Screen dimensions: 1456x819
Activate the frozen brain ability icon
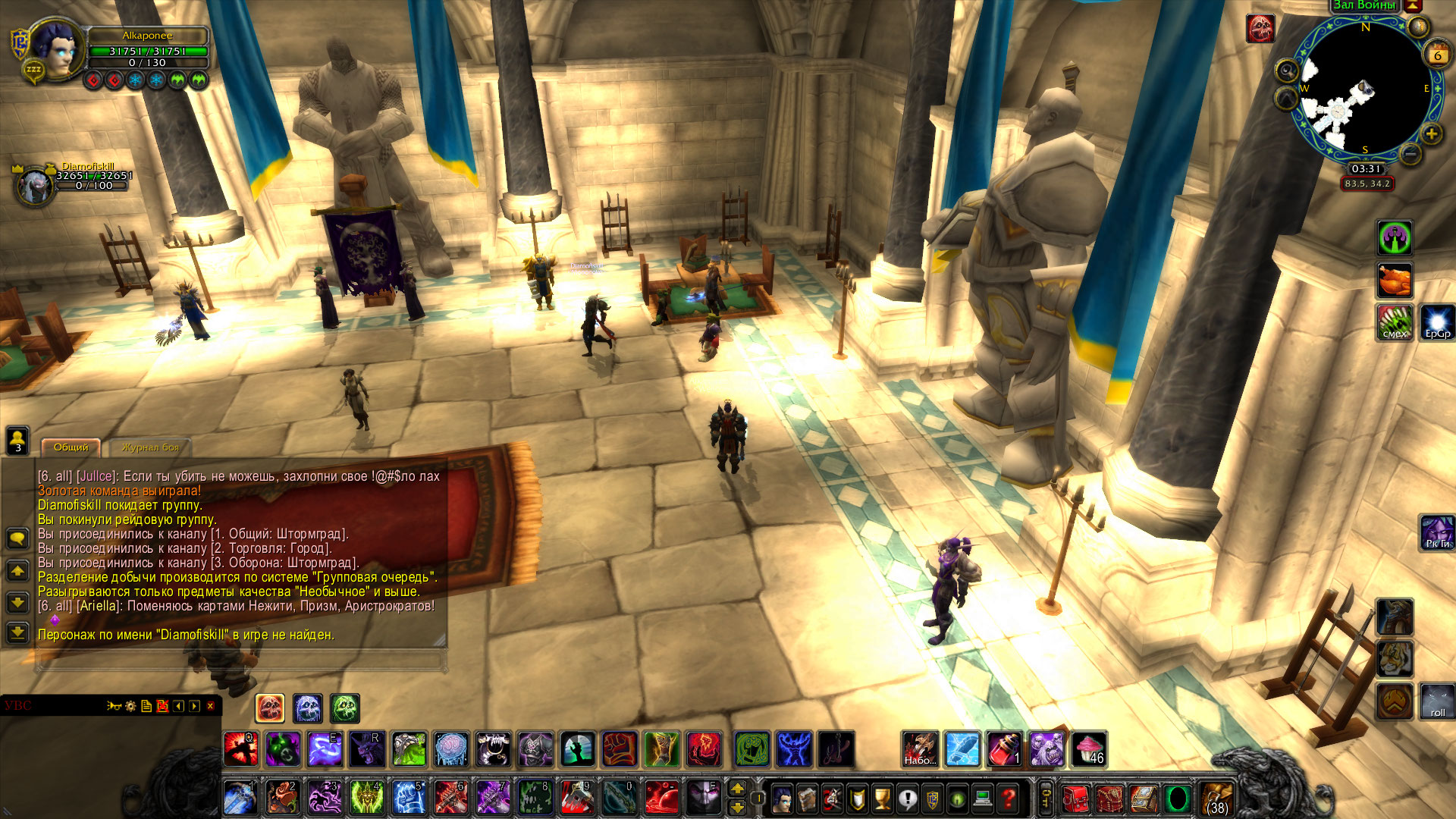(451, 749)
